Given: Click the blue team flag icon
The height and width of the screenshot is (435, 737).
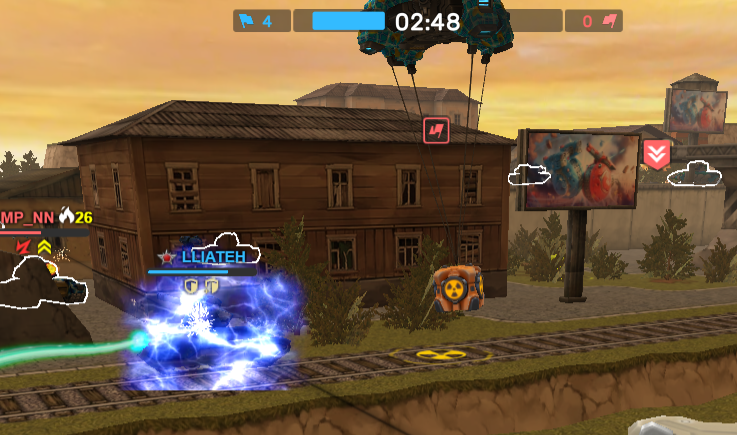Looking at the screenshot, I should (247, 20).
